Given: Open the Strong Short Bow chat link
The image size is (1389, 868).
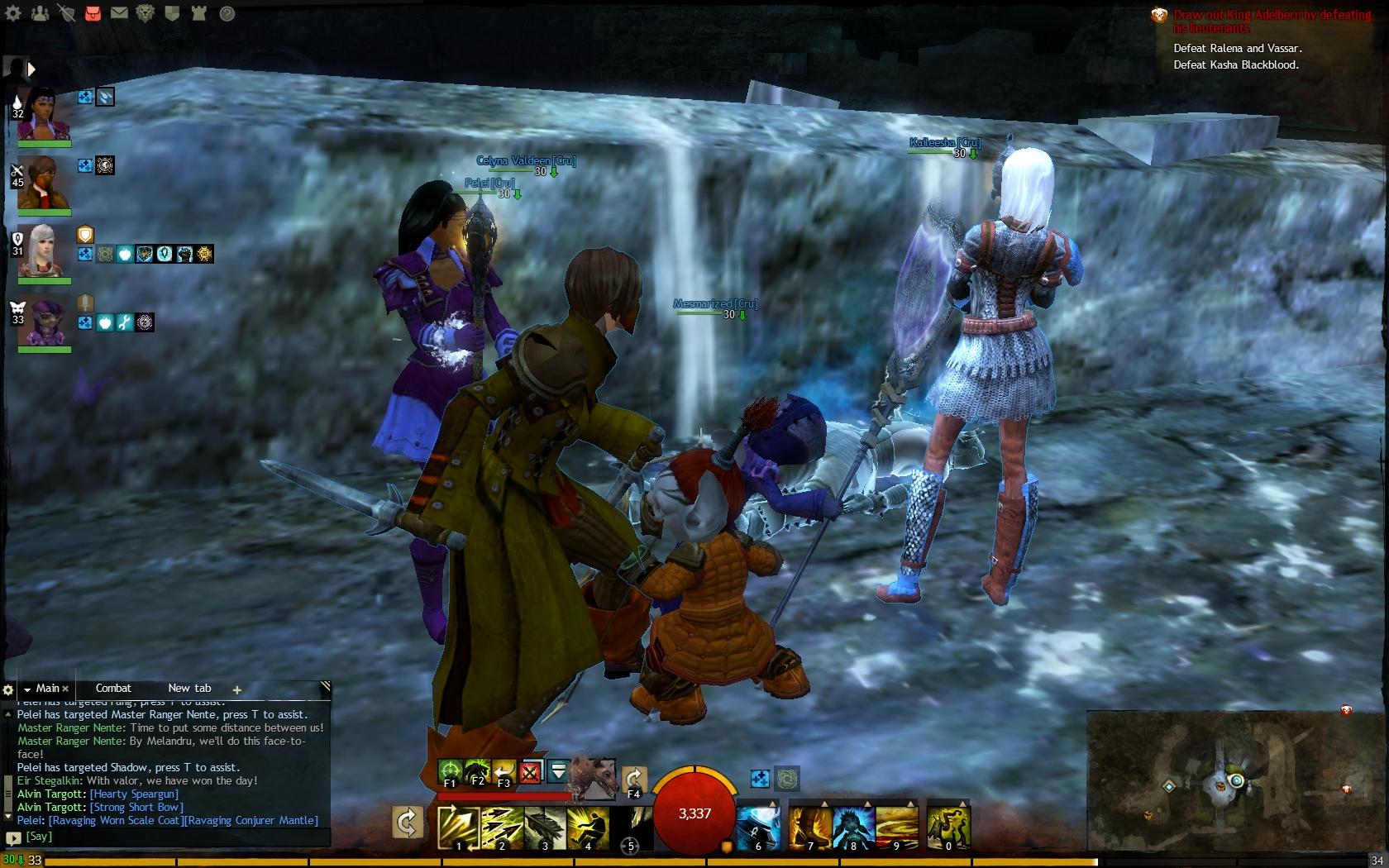Looking at the screenshot, I should (136, 807).
